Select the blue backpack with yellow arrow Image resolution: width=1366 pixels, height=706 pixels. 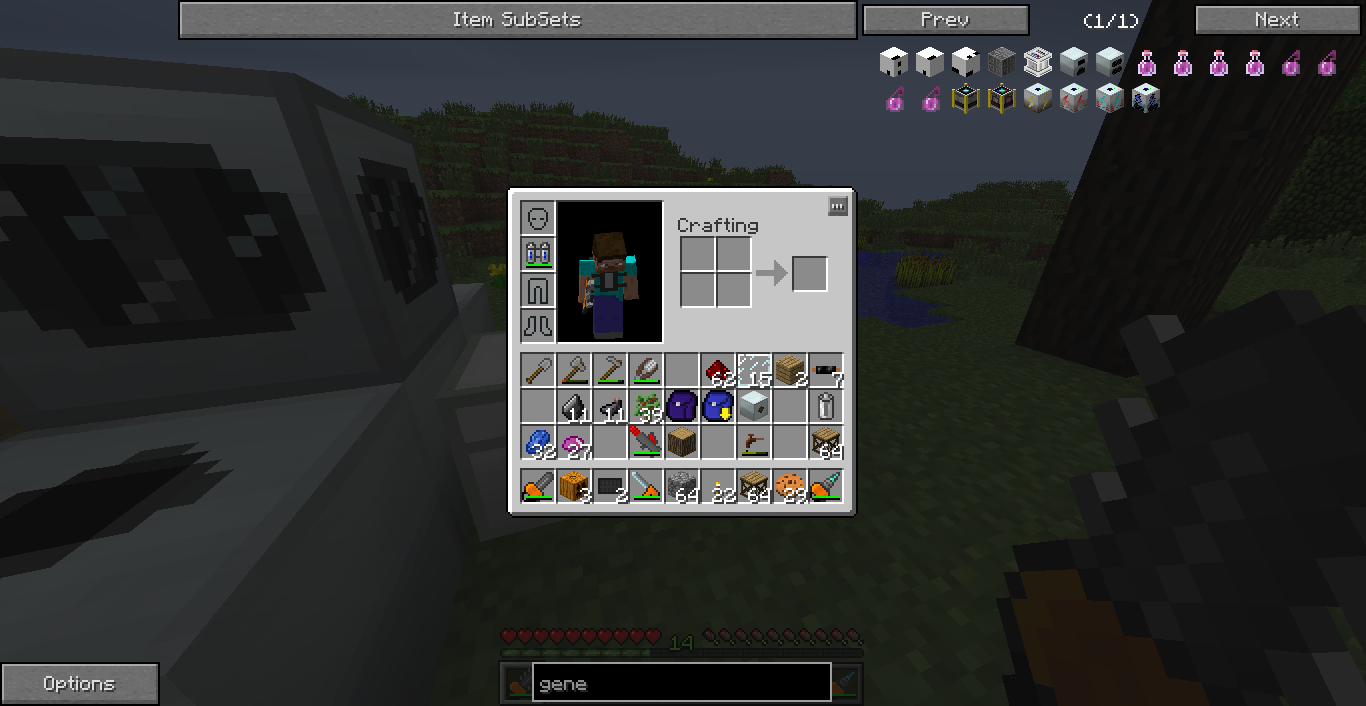pyautogui.click(x=717, y=407)
